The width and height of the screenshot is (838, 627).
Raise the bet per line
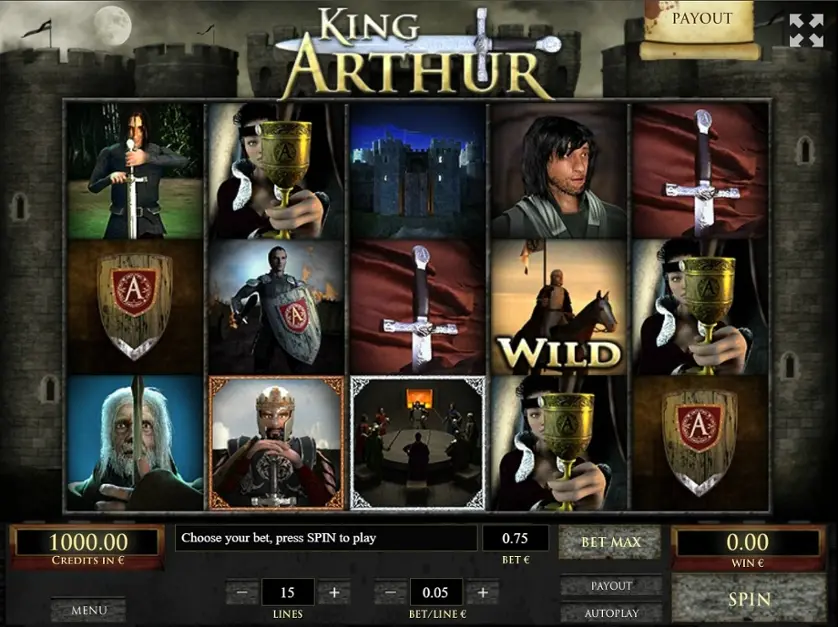(x=482, y=592)
